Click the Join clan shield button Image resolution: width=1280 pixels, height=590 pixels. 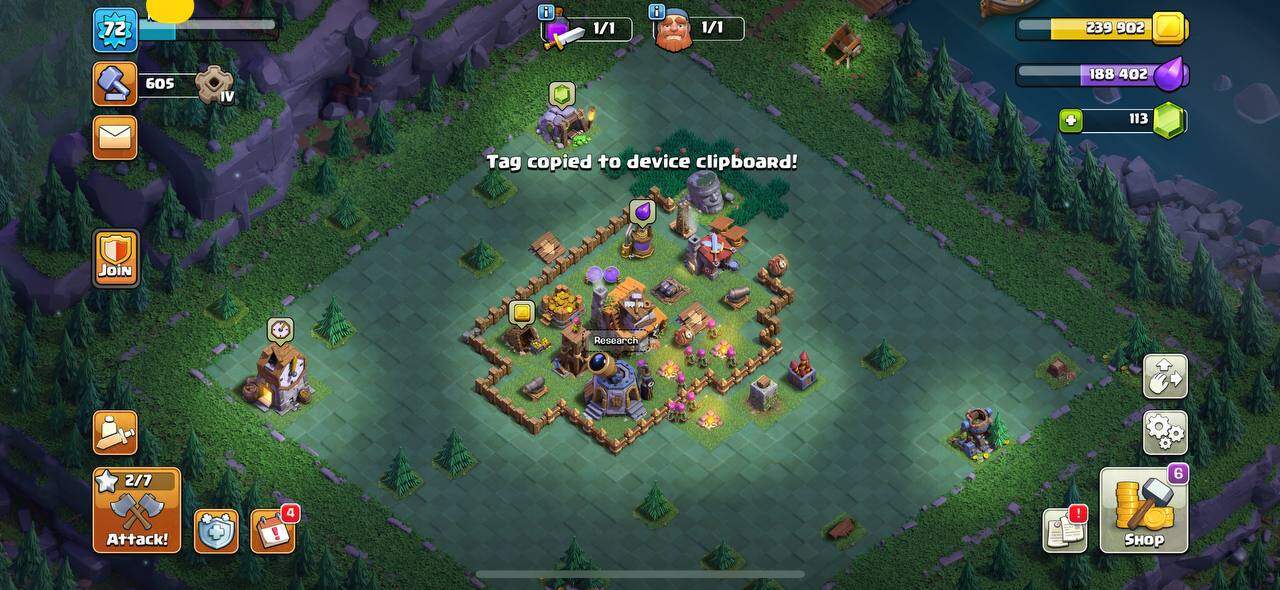click(116, 259)
